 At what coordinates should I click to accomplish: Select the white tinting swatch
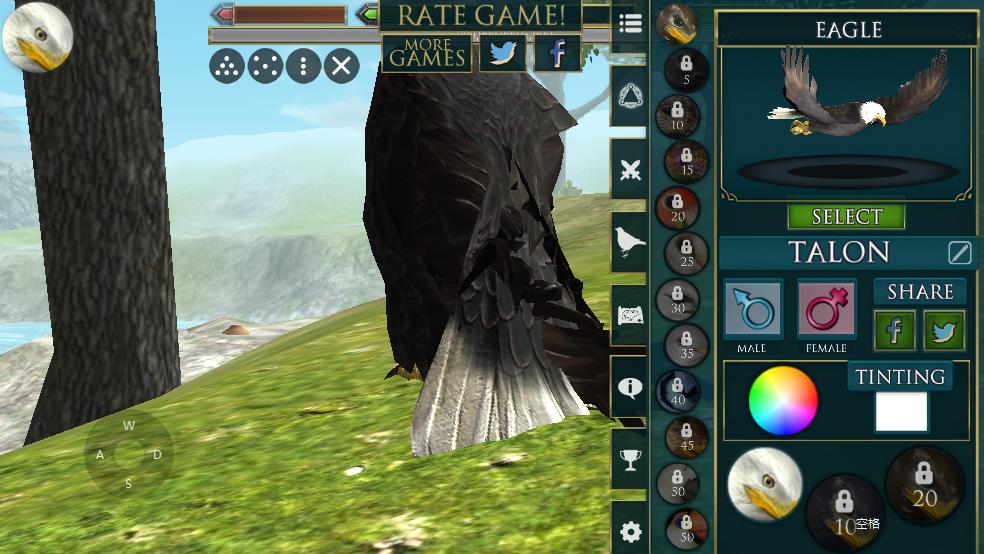tap(901, 412)
